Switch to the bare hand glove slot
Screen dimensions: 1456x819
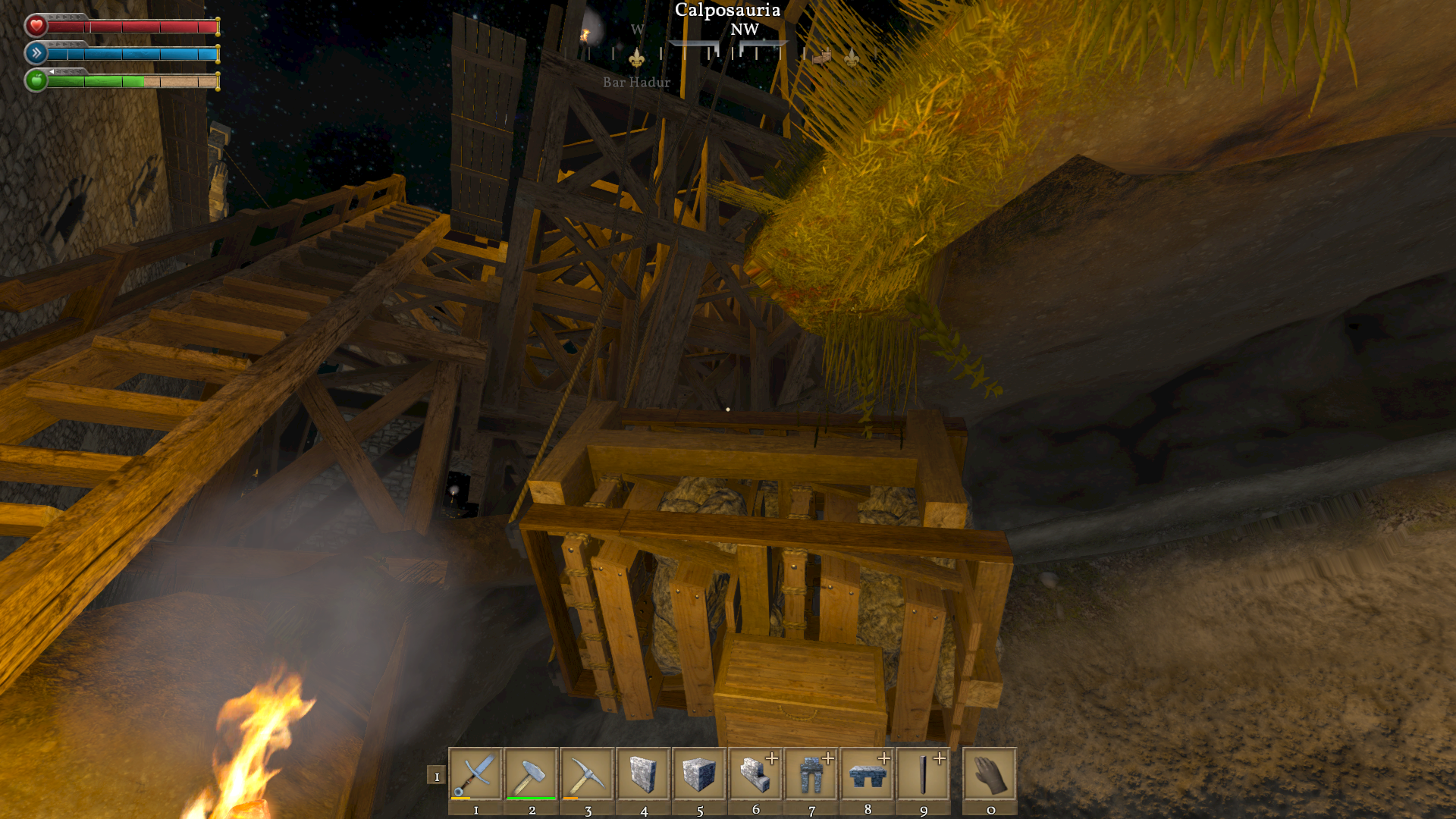coord(990,774)
